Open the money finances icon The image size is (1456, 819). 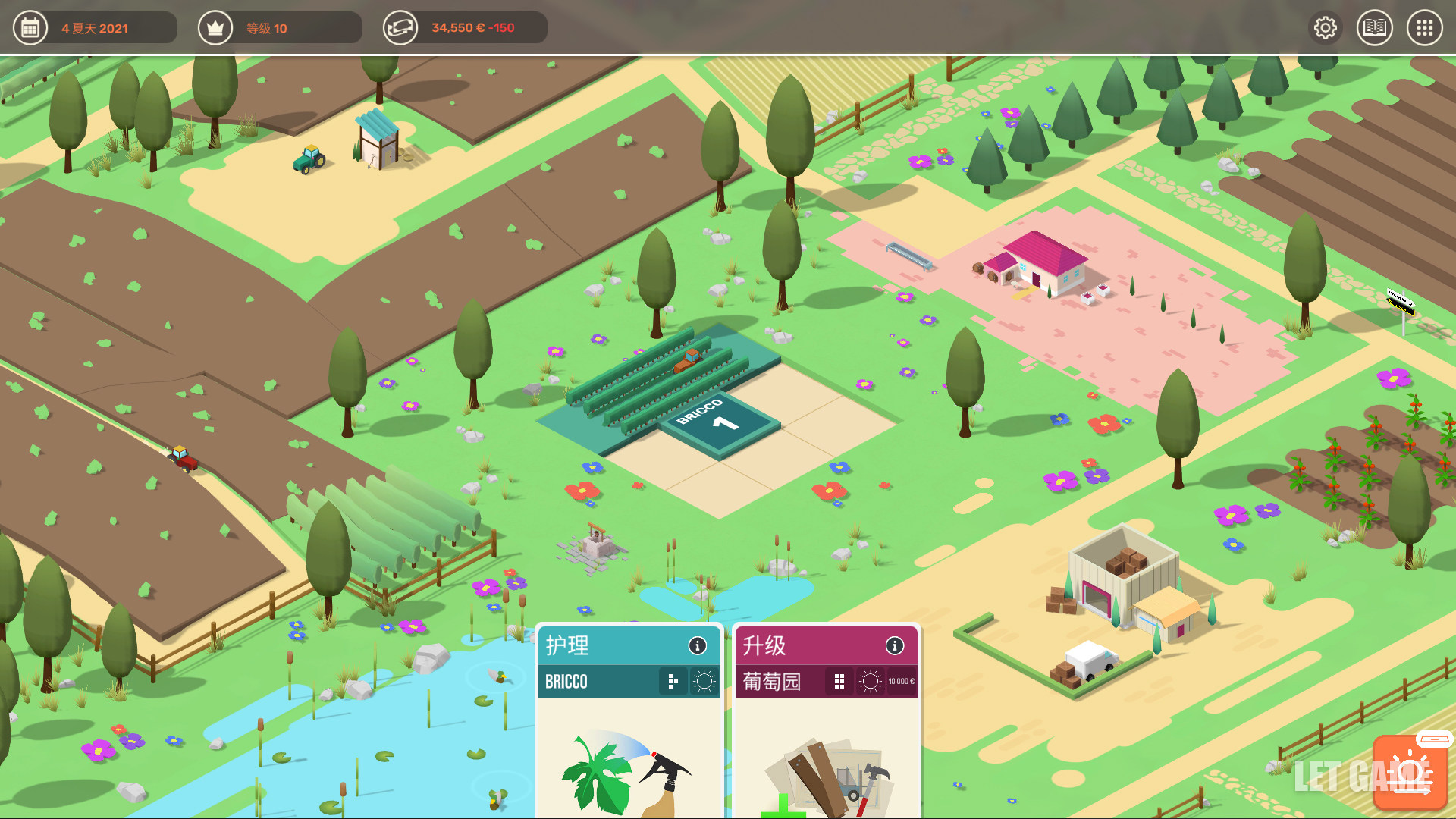[400, 28]
